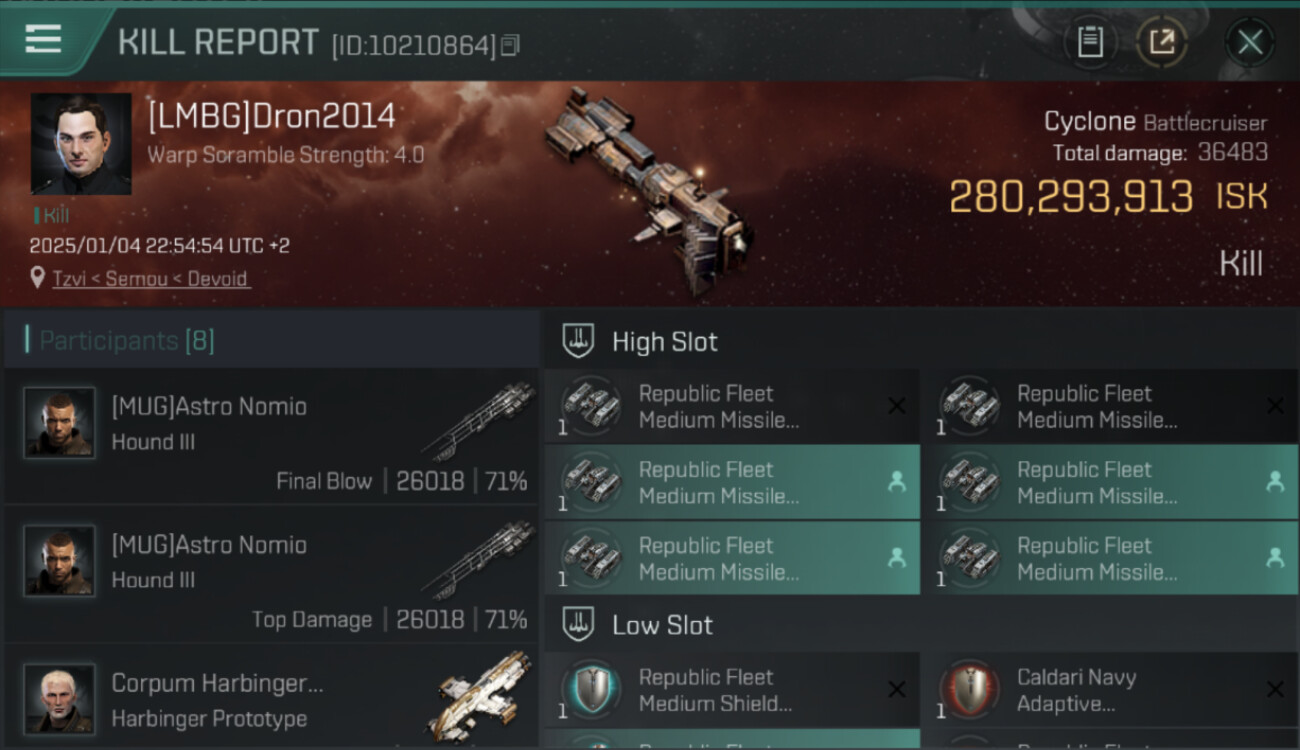1300x750 pixels.
Task: Select the Corpum Harbinger participant row
Action: click(x=272, y=698)
